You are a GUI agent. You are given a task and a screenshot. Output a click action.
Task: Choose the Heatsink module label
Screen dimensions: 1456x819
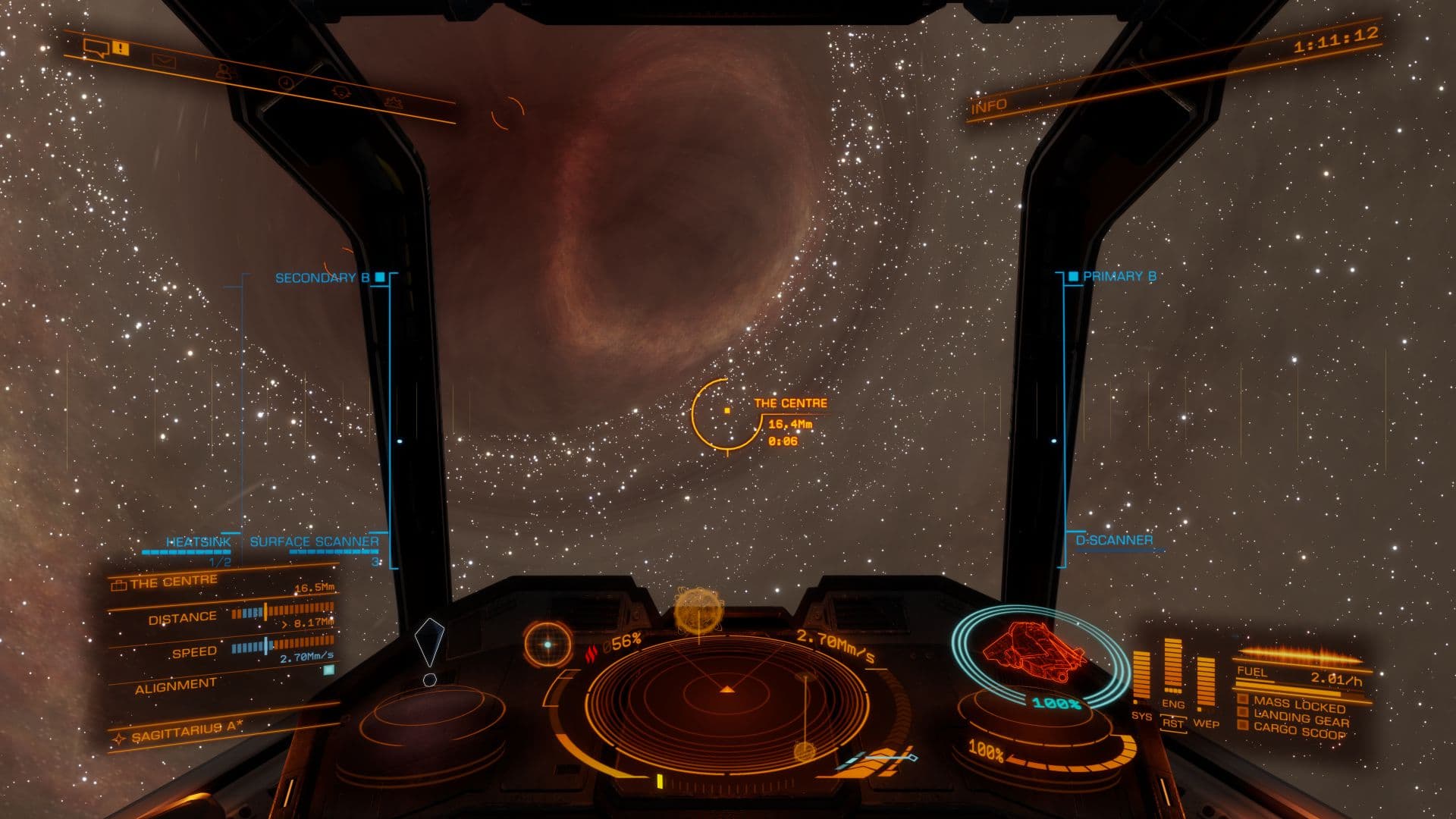click(x=198, y=542)
